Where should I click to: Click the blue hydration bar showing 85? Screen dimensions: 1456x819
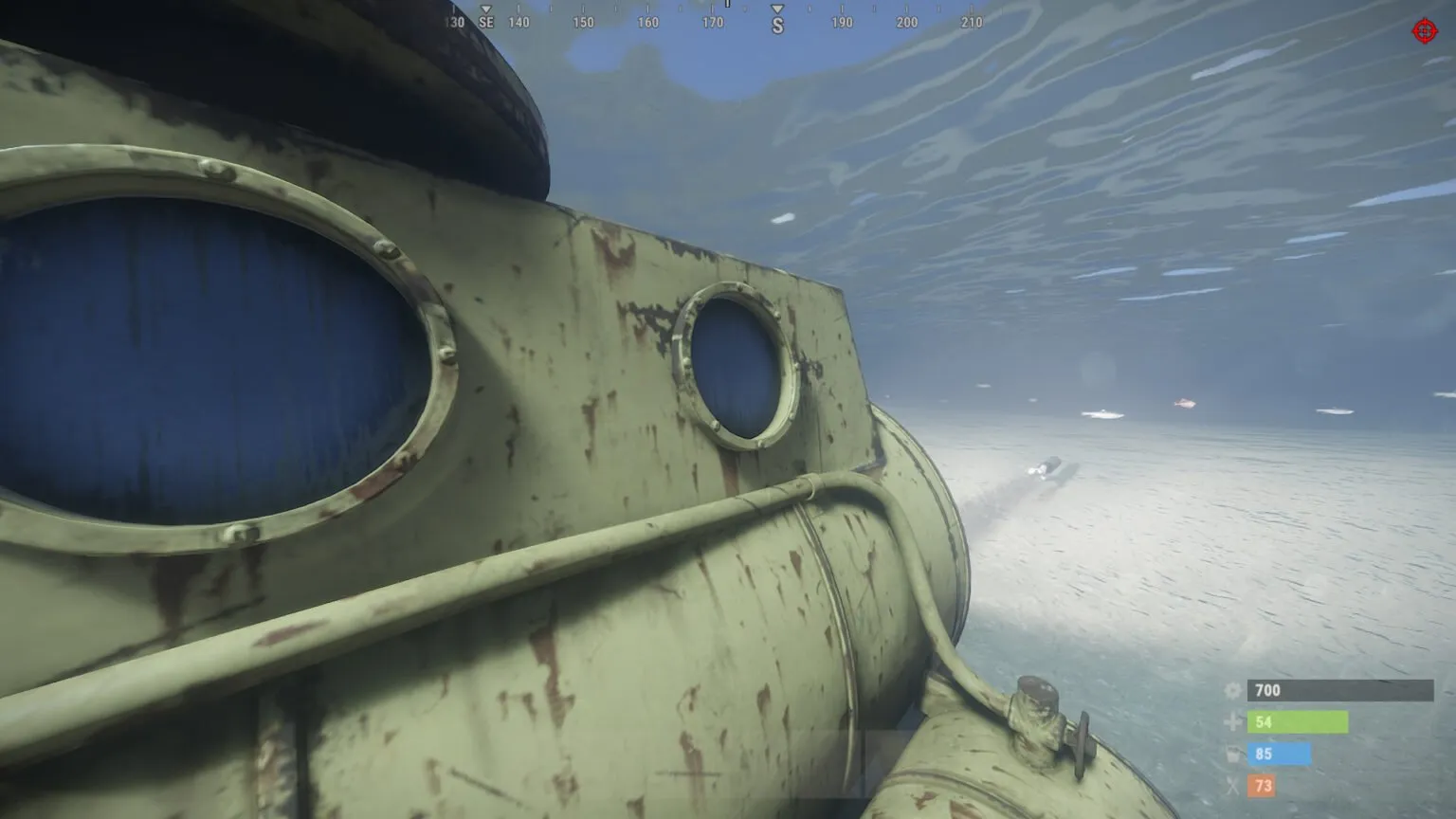coord(1280,755)
